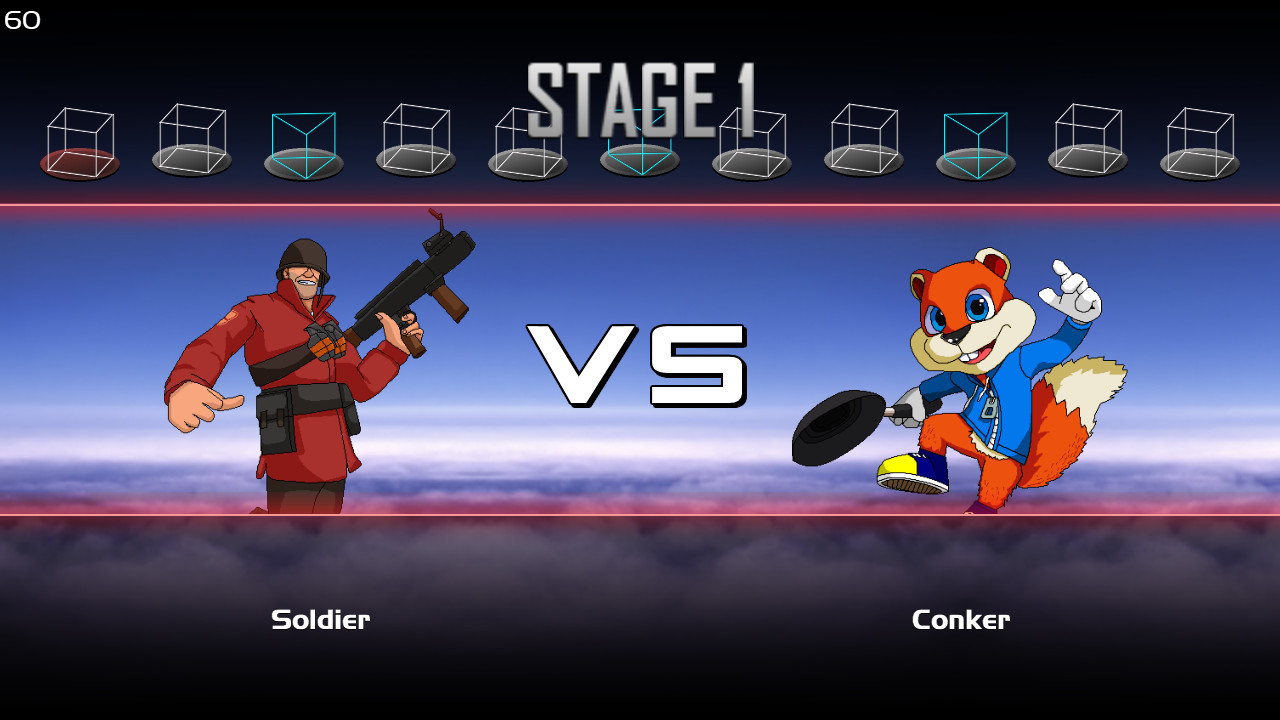Click the Soldier name label
The height and width of the screenshot is (720, 1280).
[320, 619]
